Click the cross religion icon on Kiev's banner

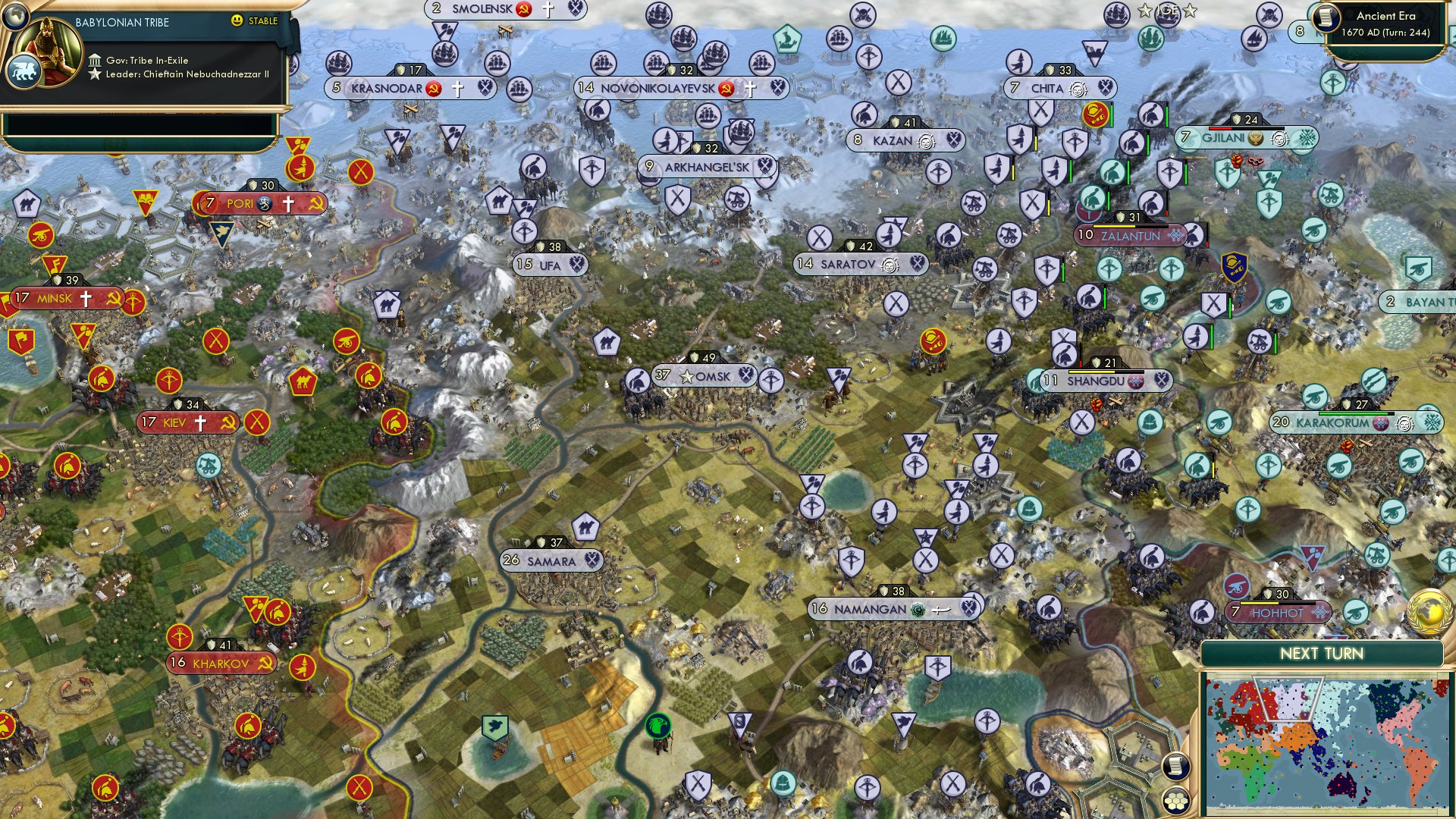click(x=200, y=422)
